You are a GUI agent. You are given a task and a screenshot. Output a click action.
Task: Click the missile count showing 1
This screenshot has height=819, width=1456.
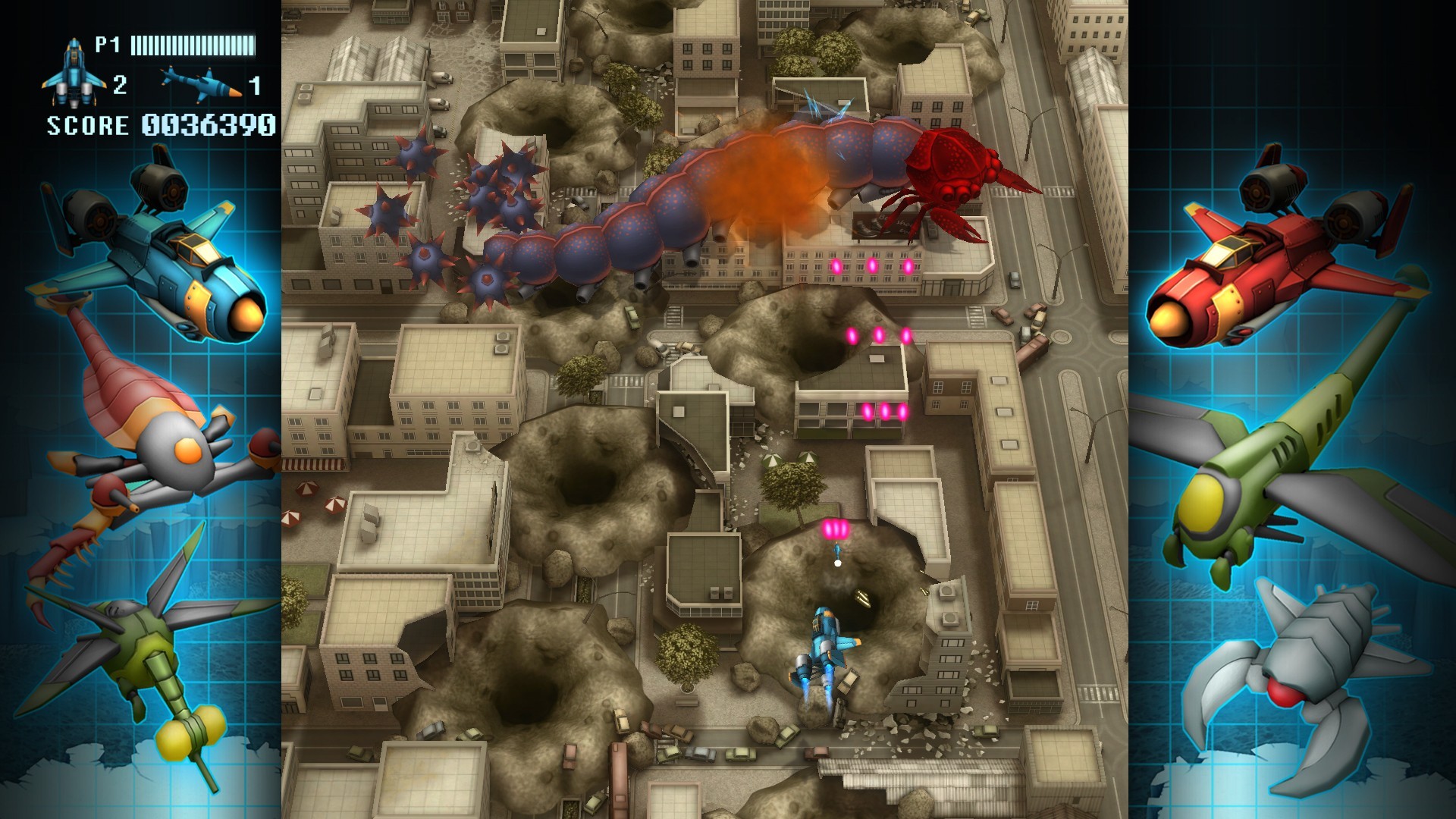click(255, 85)
